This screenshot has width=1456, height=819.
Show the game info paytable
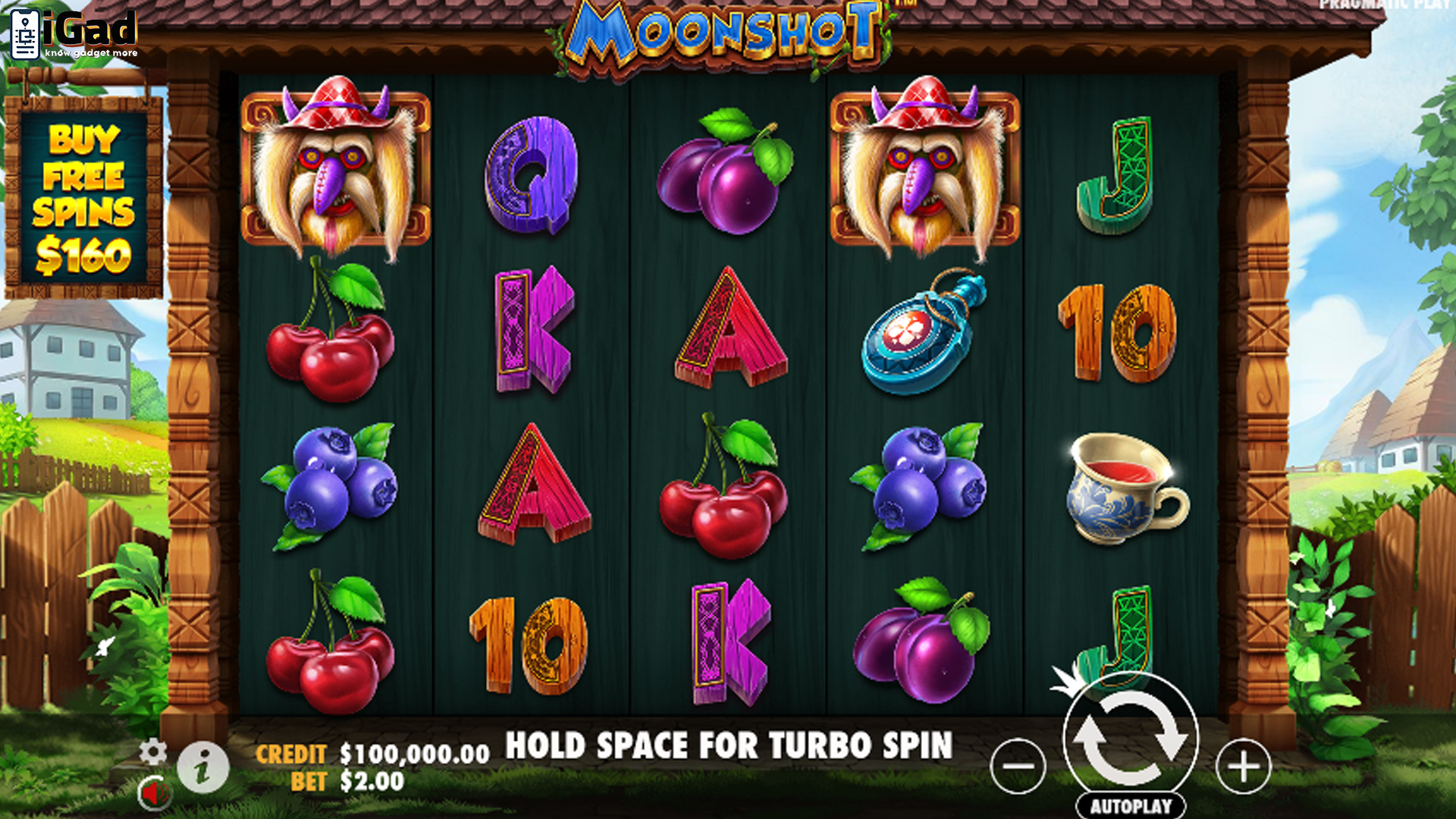(x=202, y=768)
